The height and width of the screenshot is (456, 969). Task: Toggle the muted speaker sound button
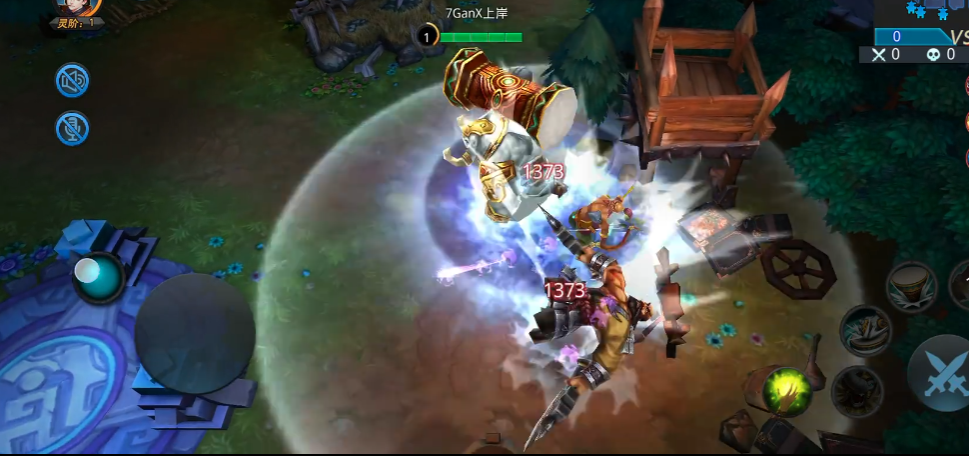pyautogui.click(x=72, y=81)
